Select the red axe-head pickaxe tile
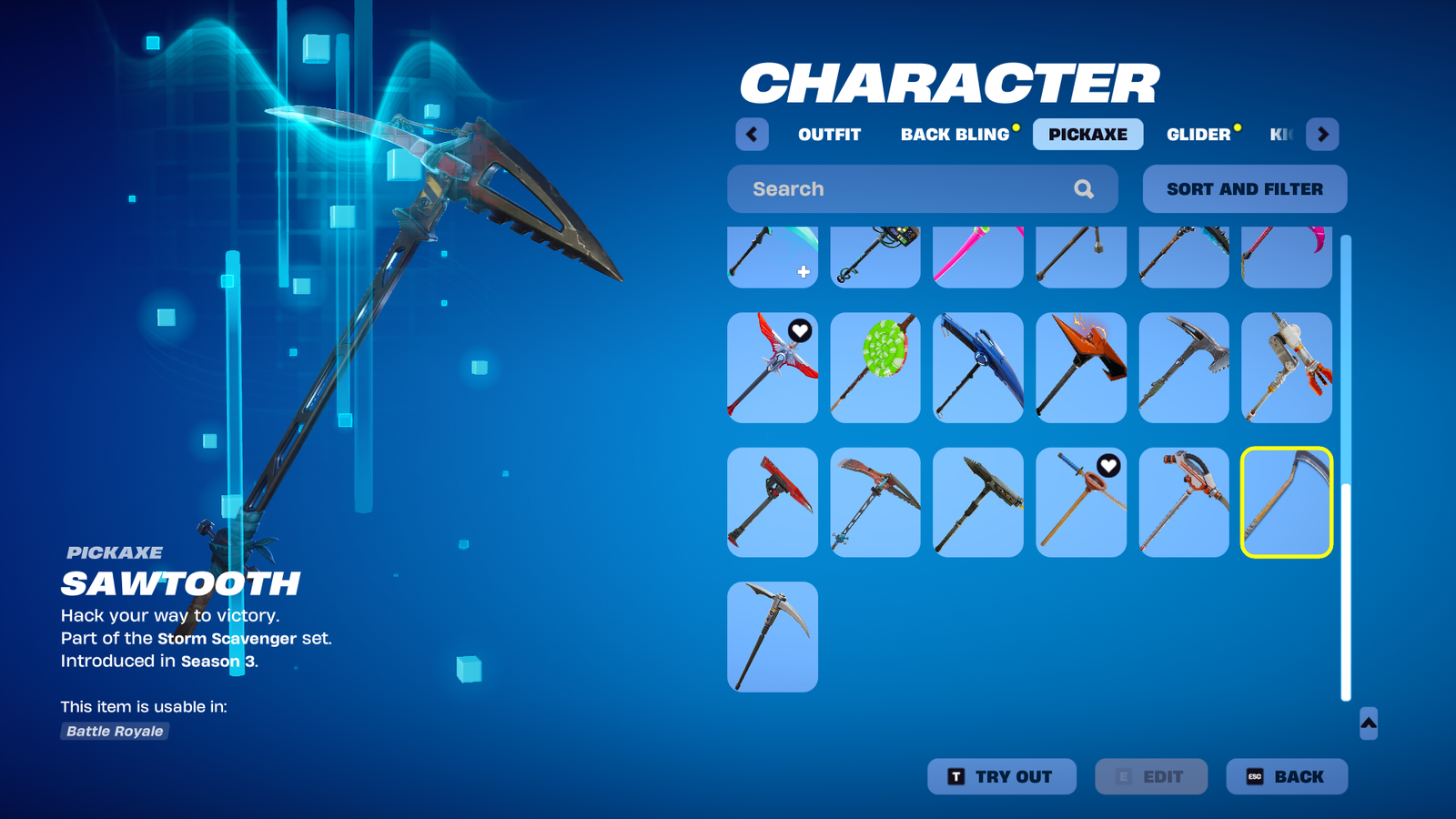 click(x=773, y=502)
